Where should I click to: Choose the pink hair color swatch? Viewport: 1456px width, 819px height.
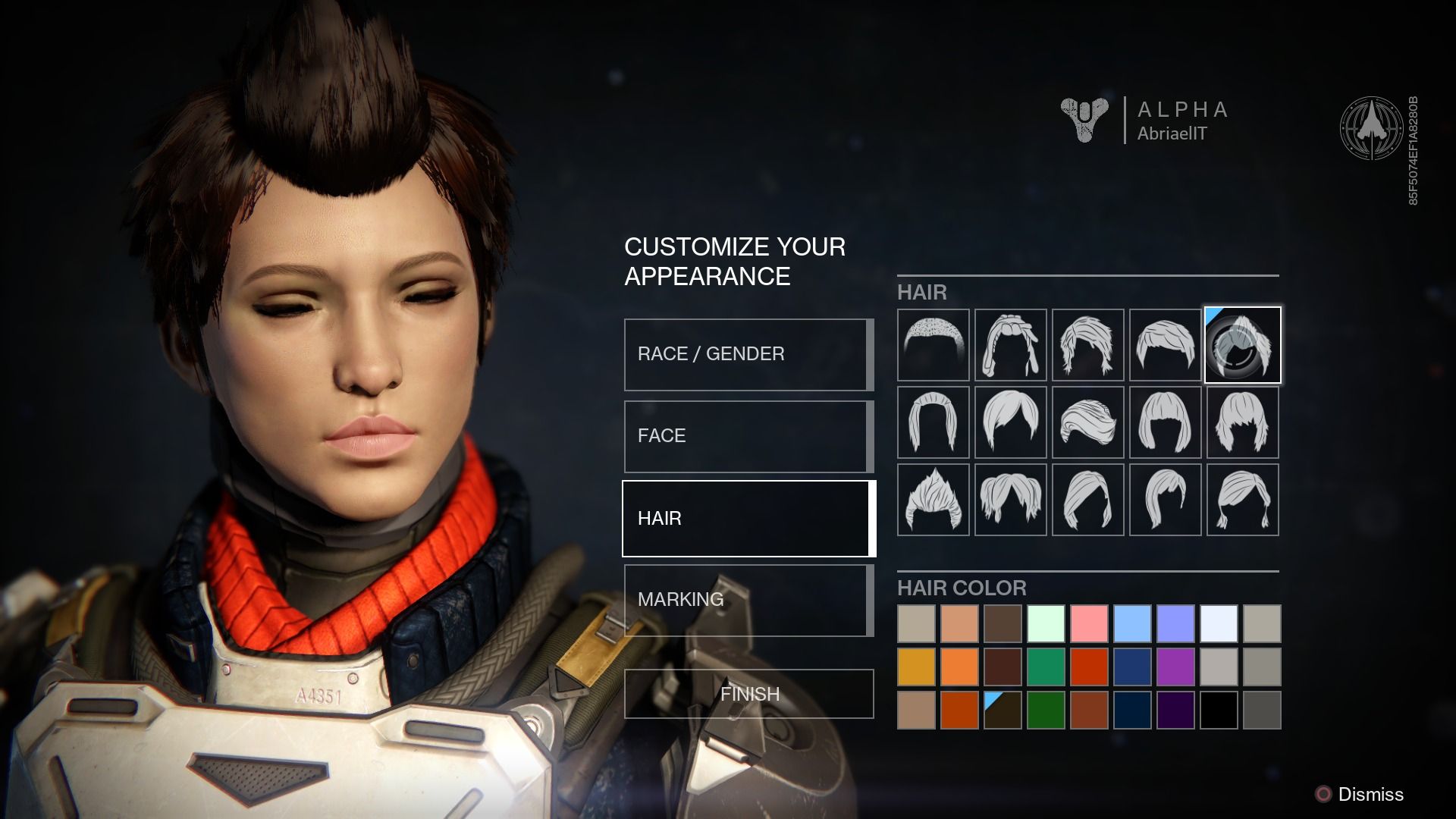click(1088, 624)
